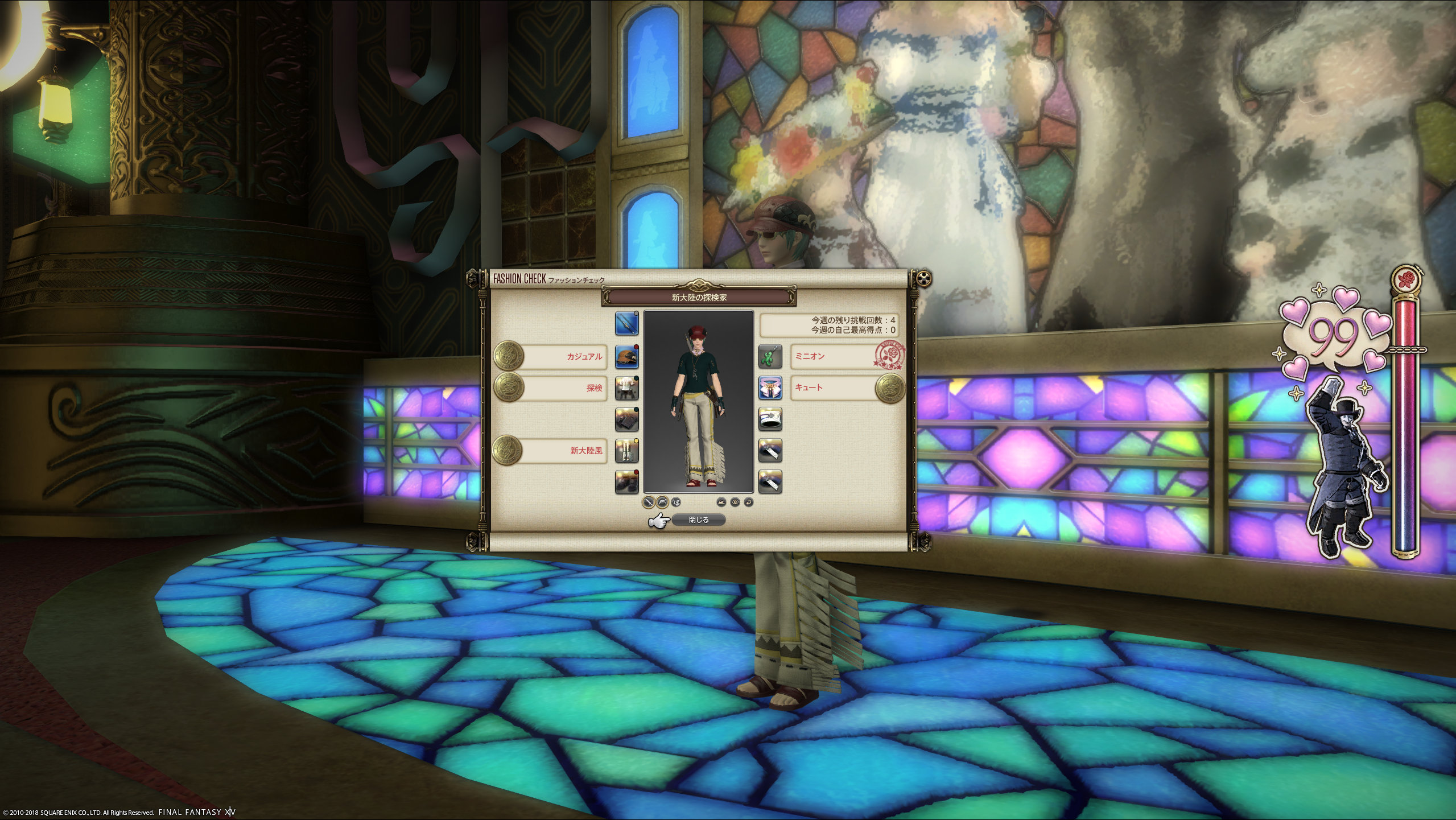The image size is (1456, 820).
Task: Select the green cactuar earring slot
Action: (x=770, y=357)
